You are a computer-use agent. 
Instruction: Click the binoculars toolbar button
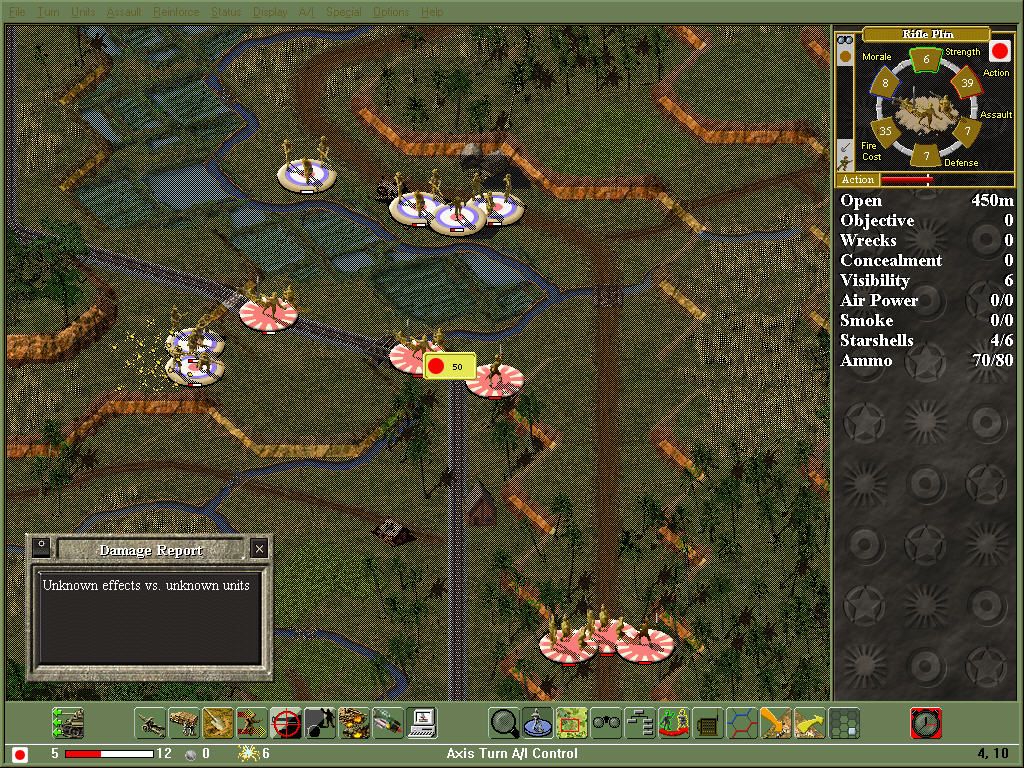pyautogui.click(x=606, y=722)
